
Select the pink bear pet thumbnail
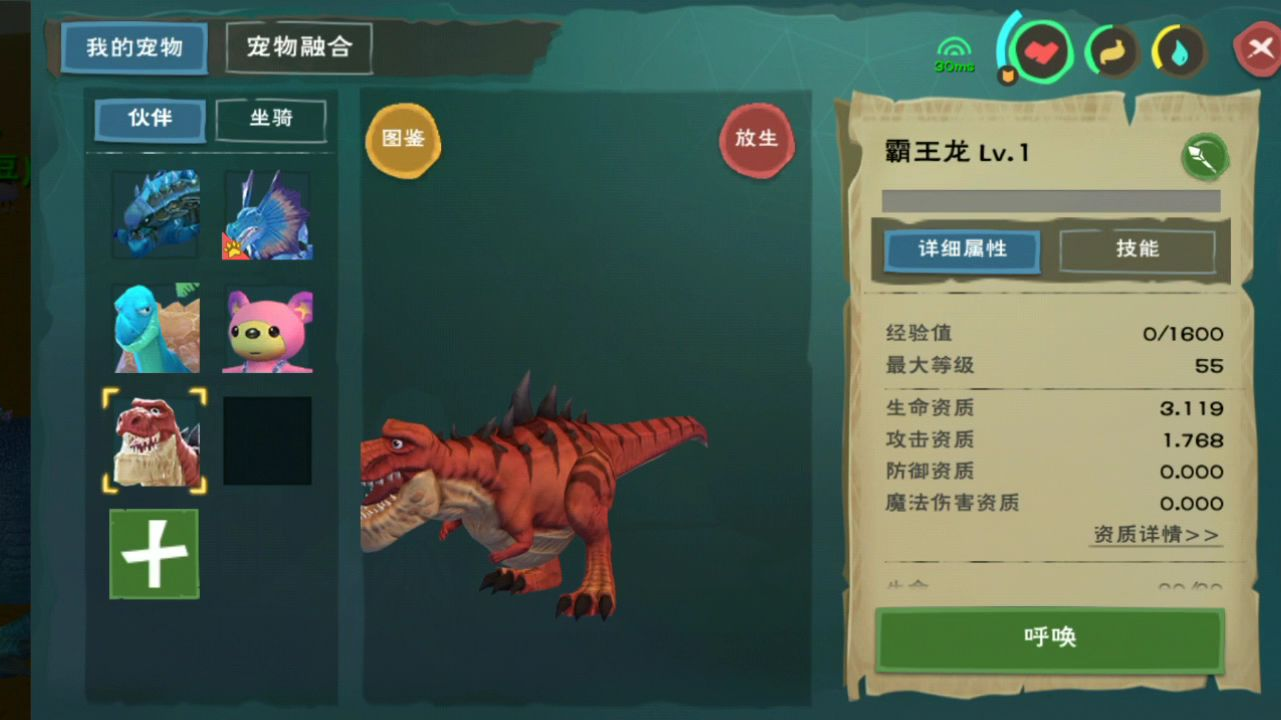267,328
